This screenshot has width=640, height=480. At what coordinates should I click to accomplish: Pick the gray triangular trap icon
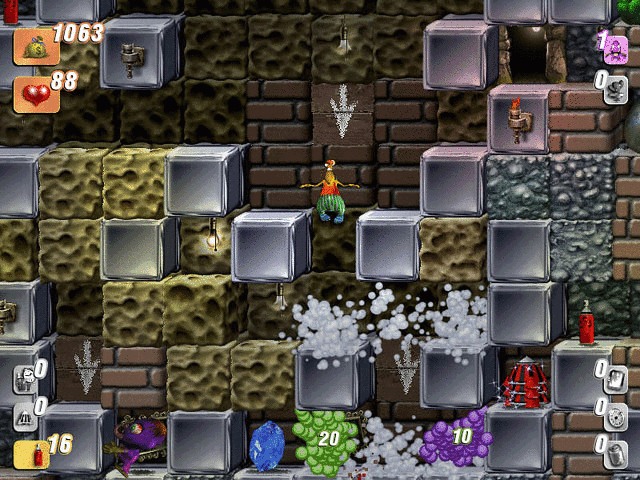(x=25, y=416)
